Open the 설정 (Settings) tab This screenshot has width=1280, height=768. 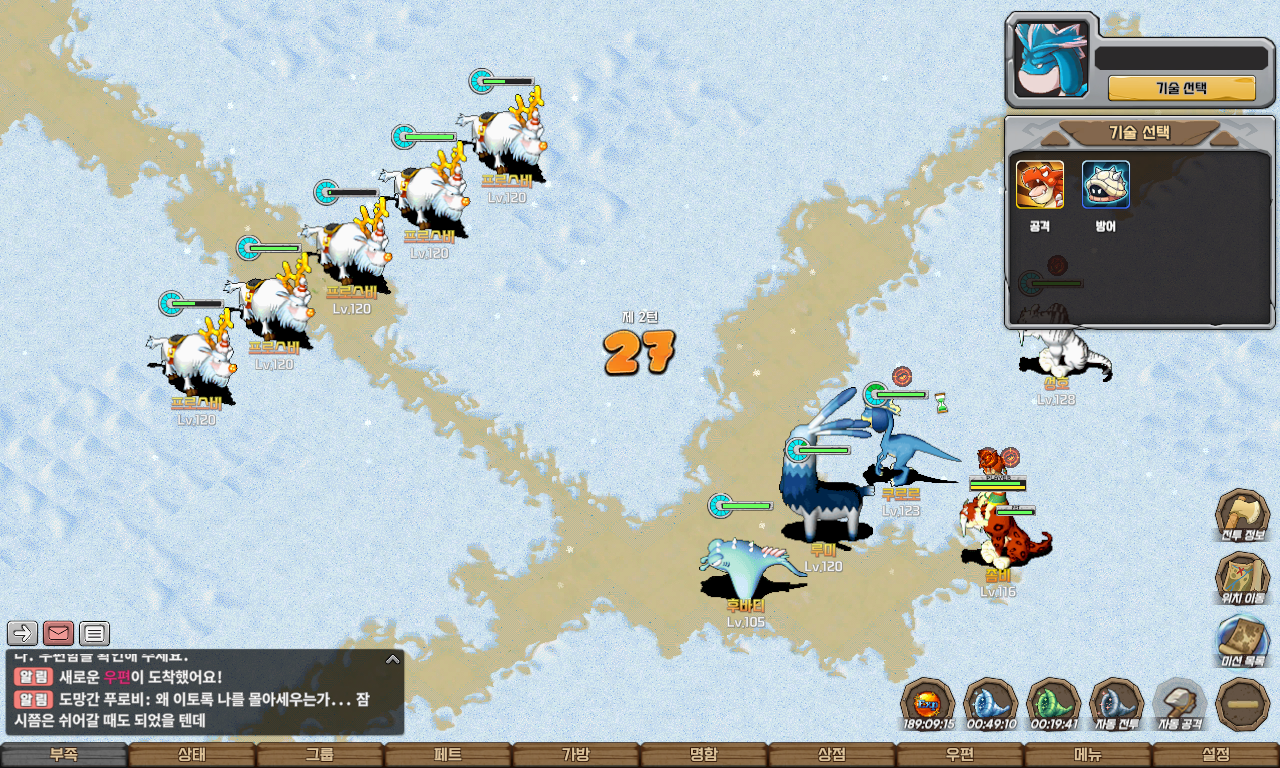click(1216, 755)
